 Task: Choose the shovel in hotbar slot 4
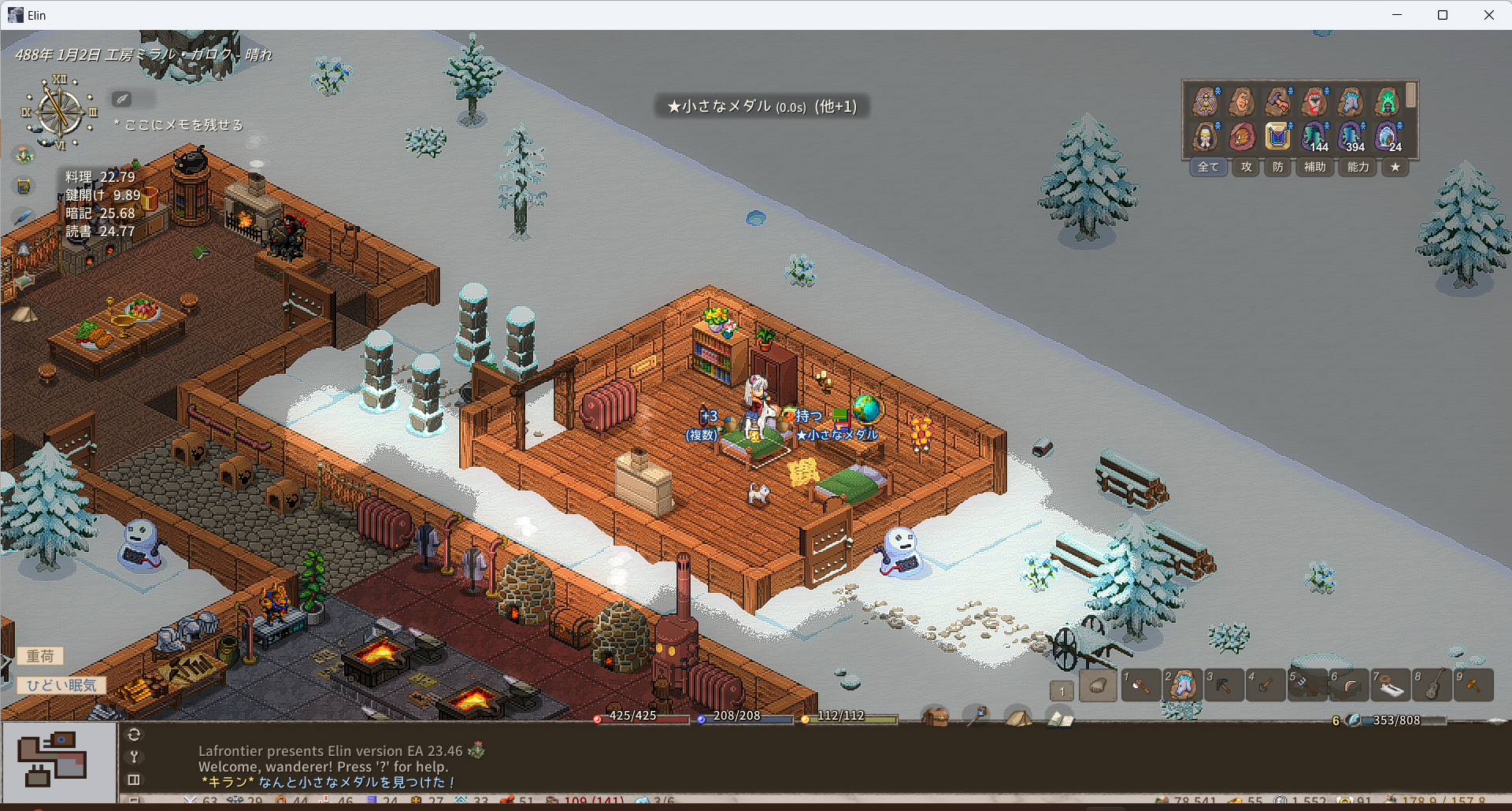pyautogui.click(x=1266, y=686)
